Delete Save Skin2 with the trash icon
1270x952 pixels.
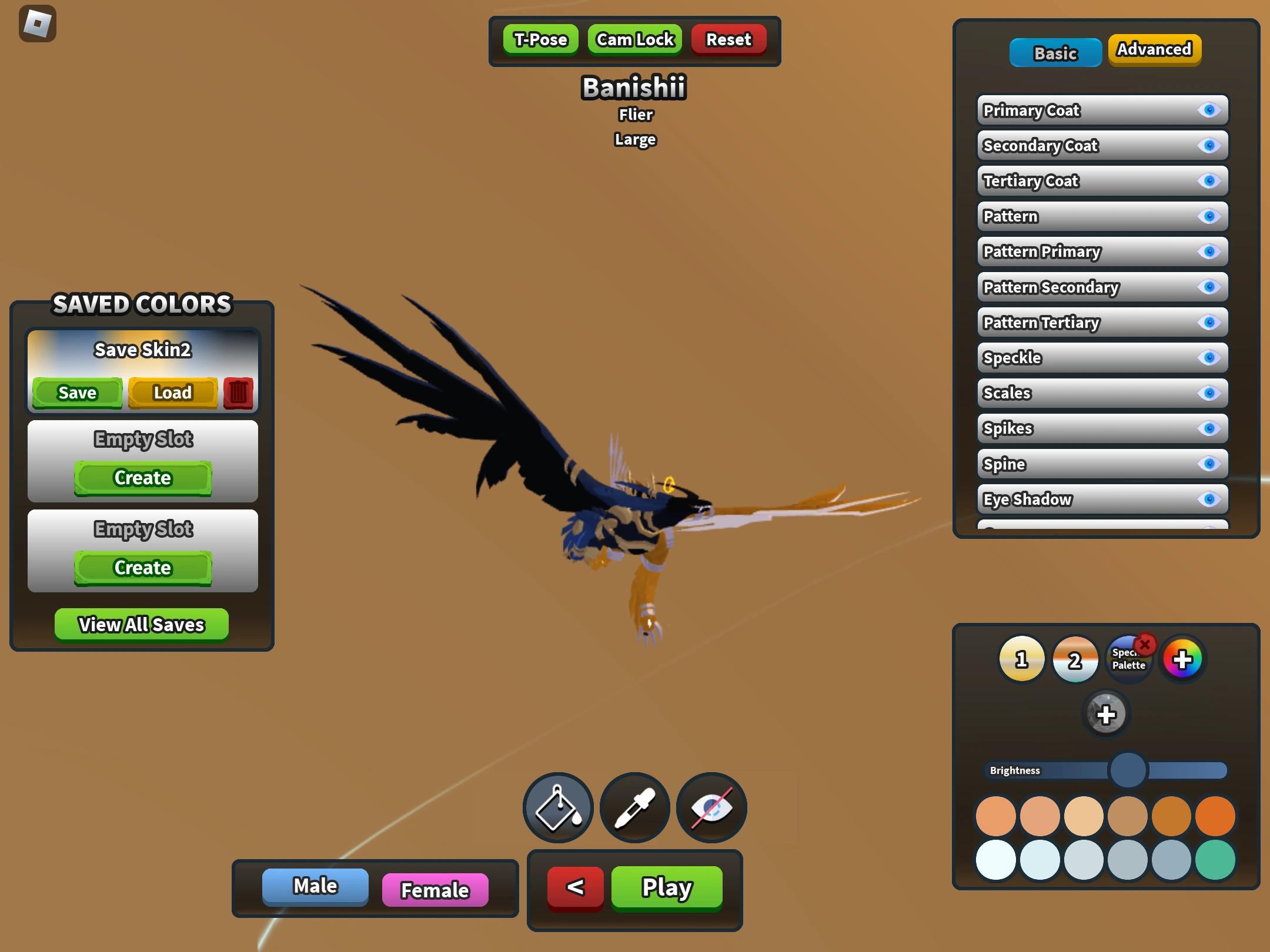[238, 393]
